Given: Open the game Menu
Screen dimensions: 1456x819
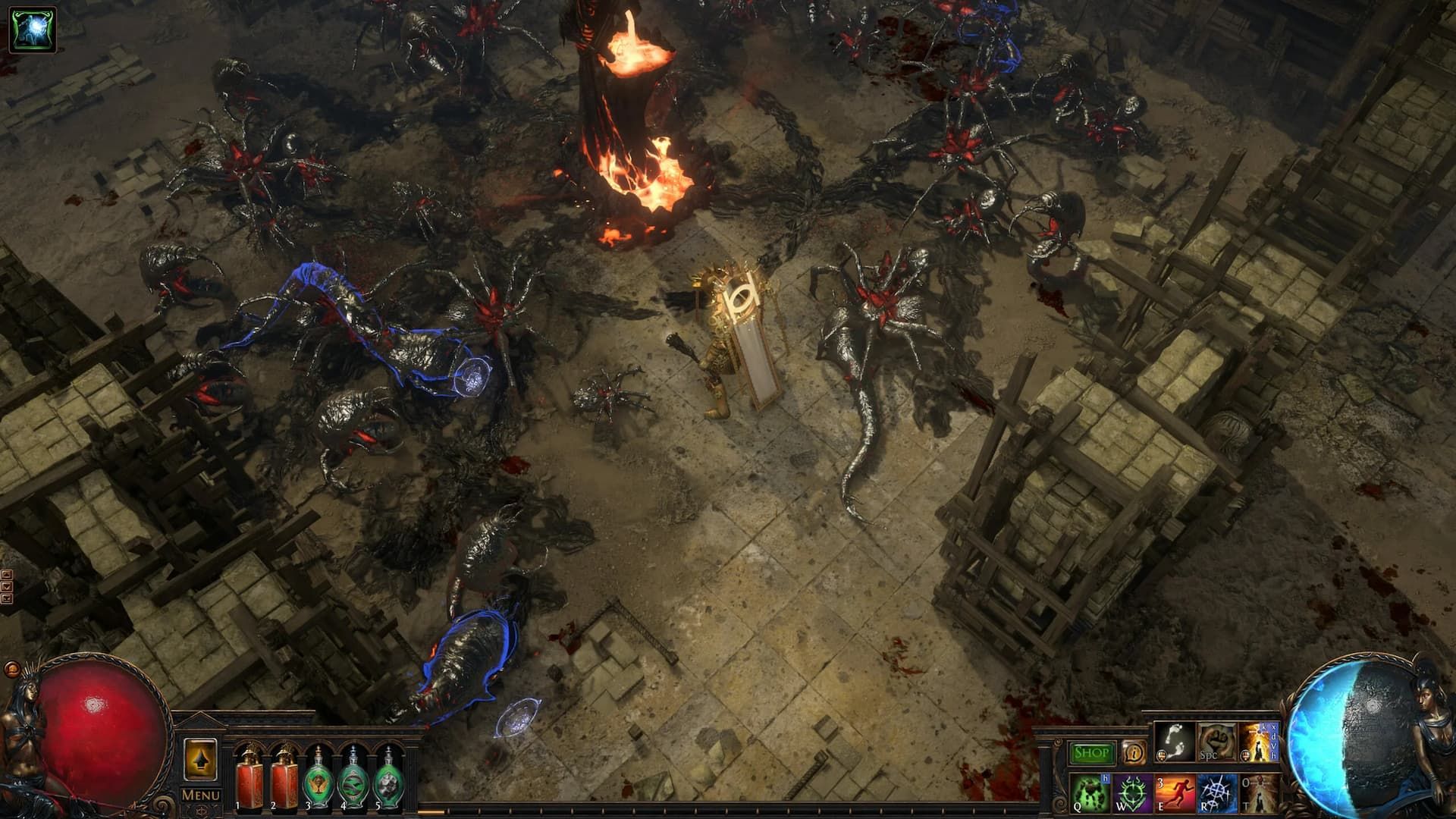Looking at the screenshot, I should 200,794.
